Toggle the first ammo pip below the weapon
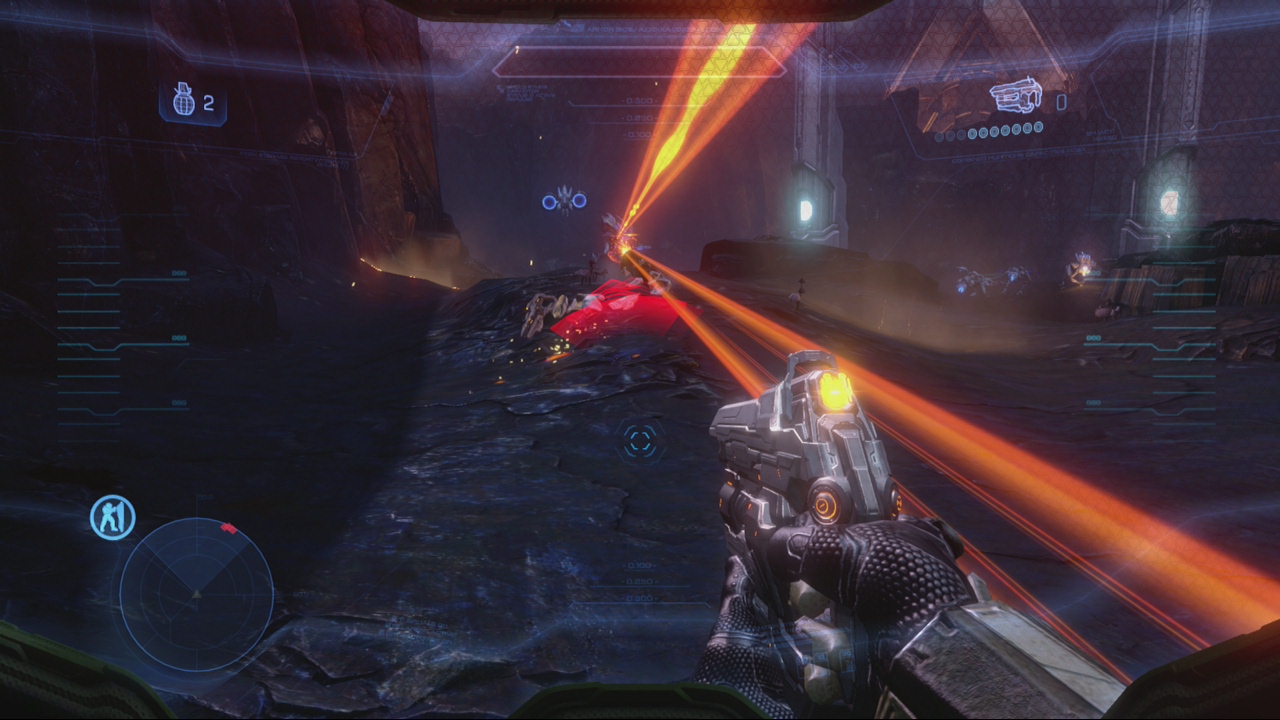1280x720 pixels. 937,136
